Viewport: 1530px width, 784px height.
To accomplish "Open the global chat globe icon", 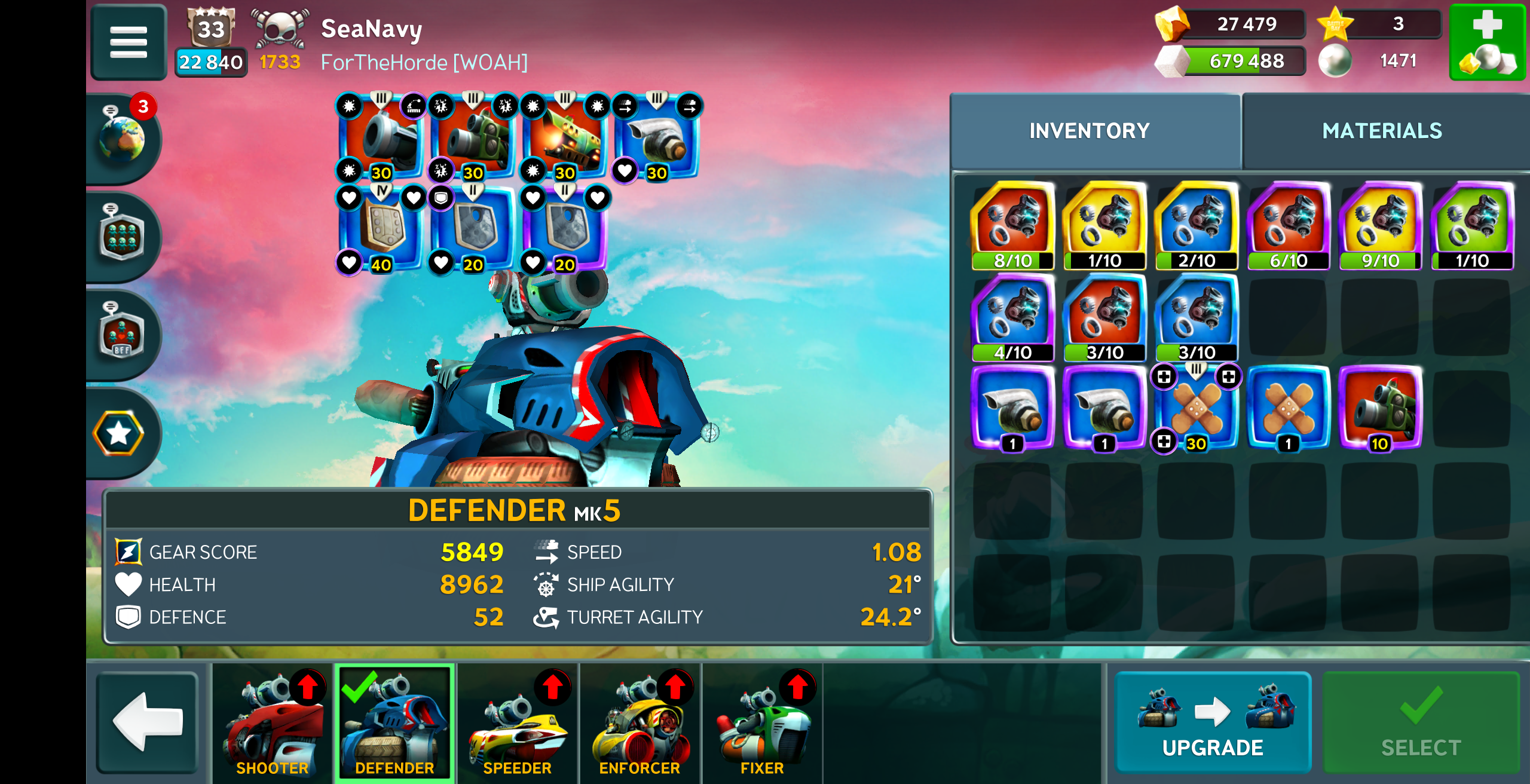I will click(122, 139).
